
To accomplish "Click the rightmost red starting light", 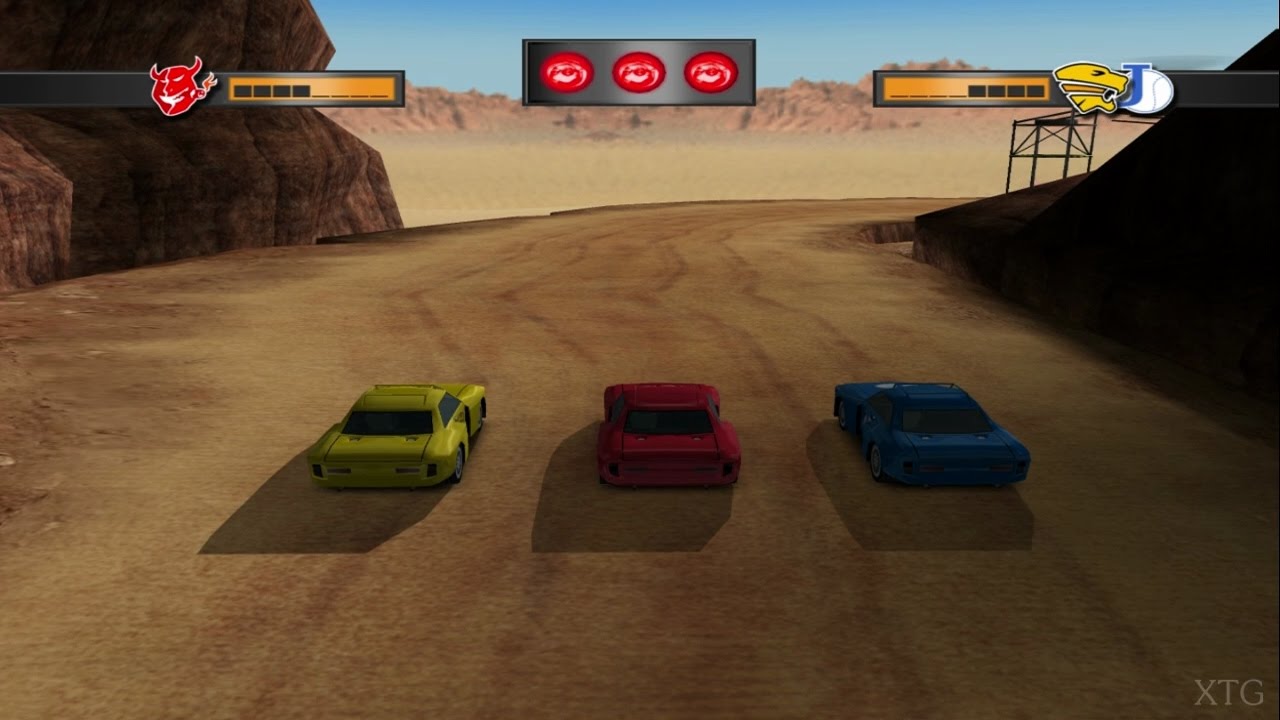I will 710,70.
